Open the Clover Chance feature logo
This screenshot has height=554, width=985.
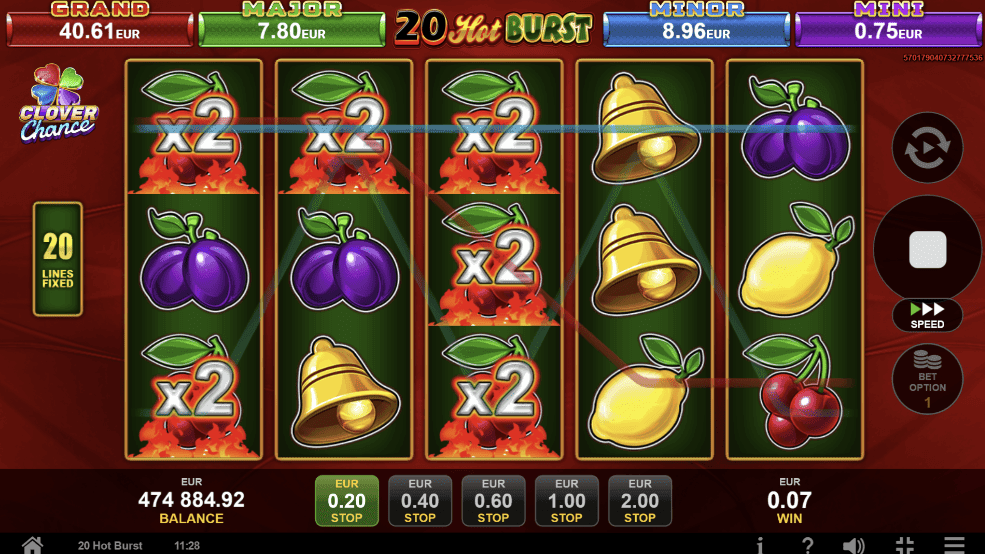point(57,105)
